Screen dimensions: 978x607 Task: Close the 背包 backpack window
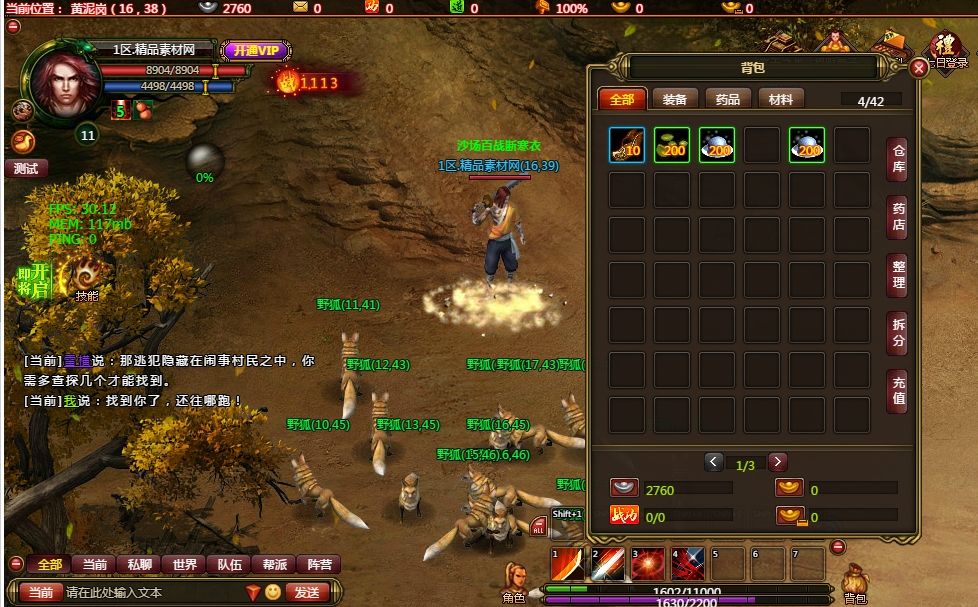coord(919,68)
